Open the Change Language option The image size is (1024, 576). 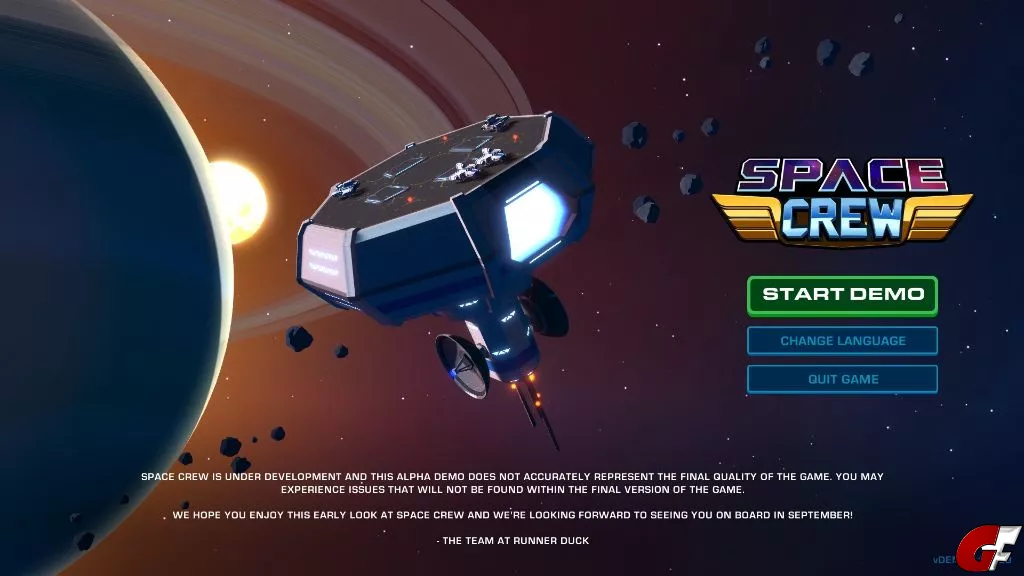842,341
